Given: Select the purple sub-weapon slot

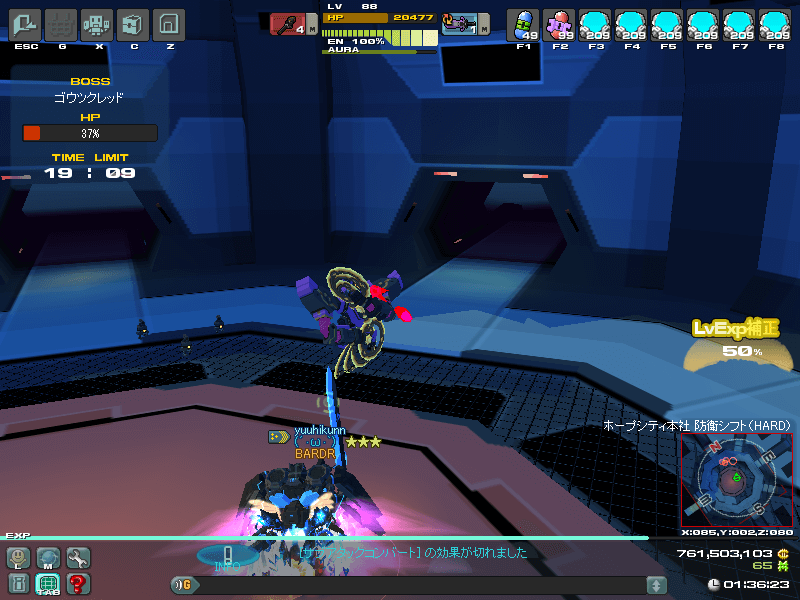Looking at the screenshot, I should coord(460,24).
